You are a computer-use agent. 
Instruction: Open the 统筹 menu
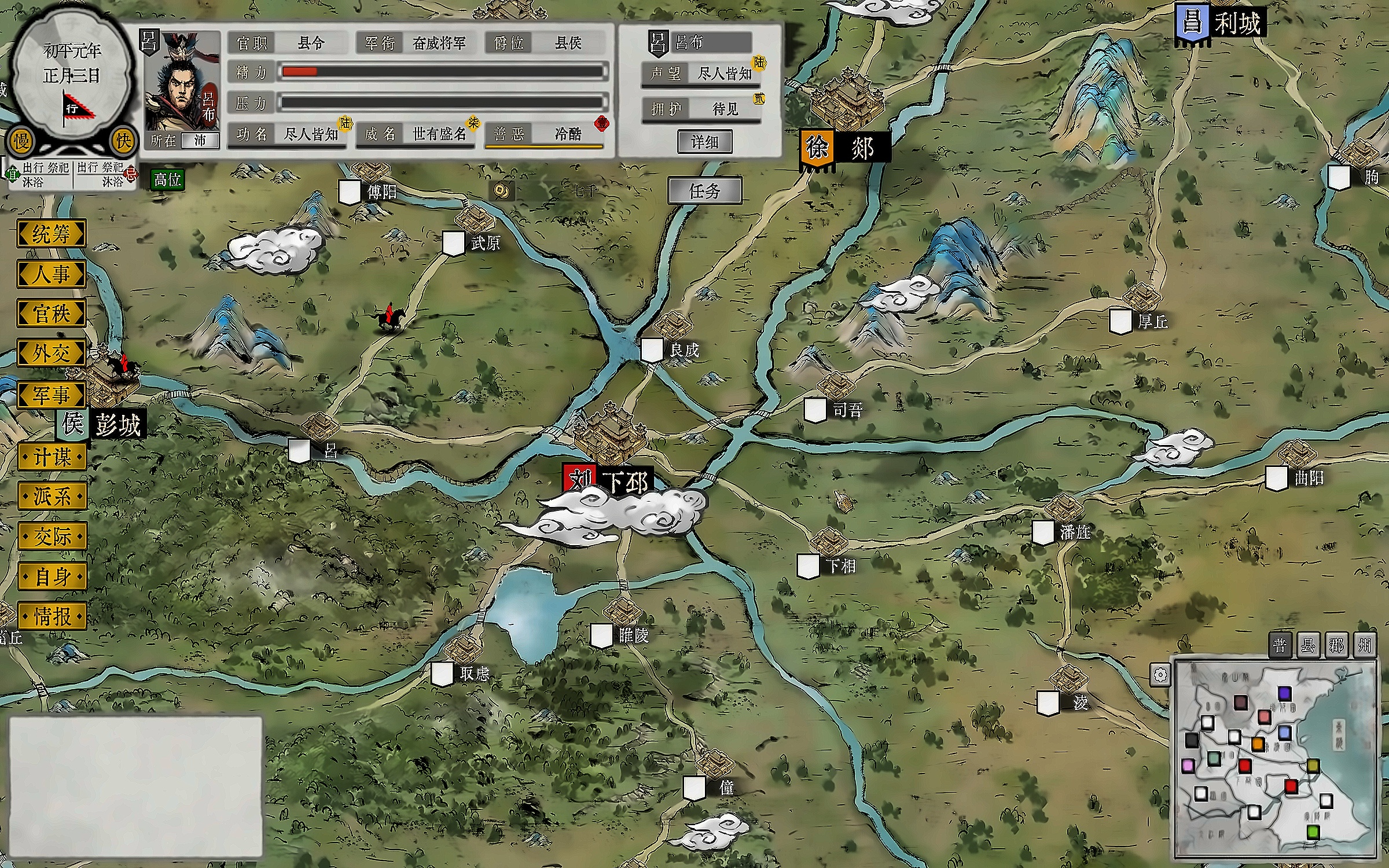[52, 234]
